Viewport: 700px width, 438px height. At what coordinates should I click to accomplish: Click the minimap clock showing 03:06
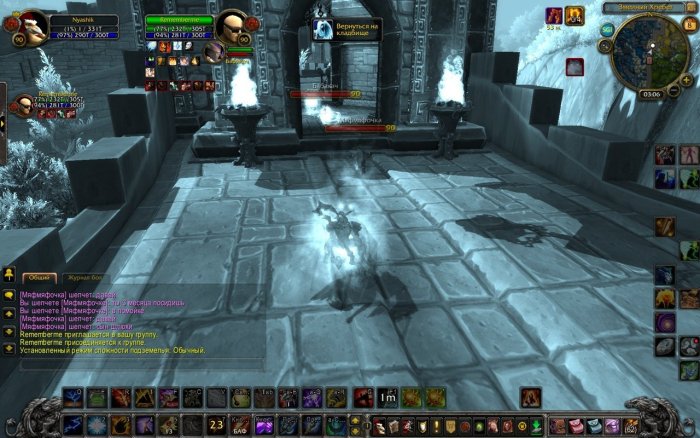tap(652, 93)
